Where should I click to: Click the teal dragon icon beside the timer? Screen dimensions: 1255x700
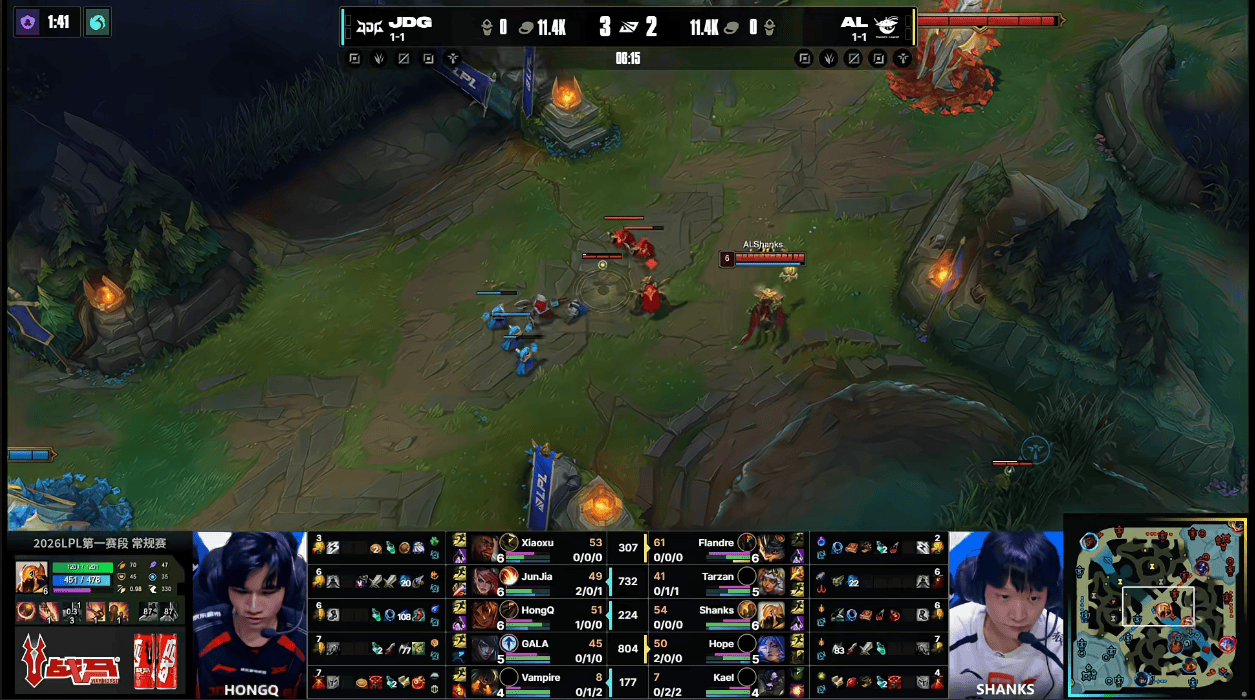[98, 22]
